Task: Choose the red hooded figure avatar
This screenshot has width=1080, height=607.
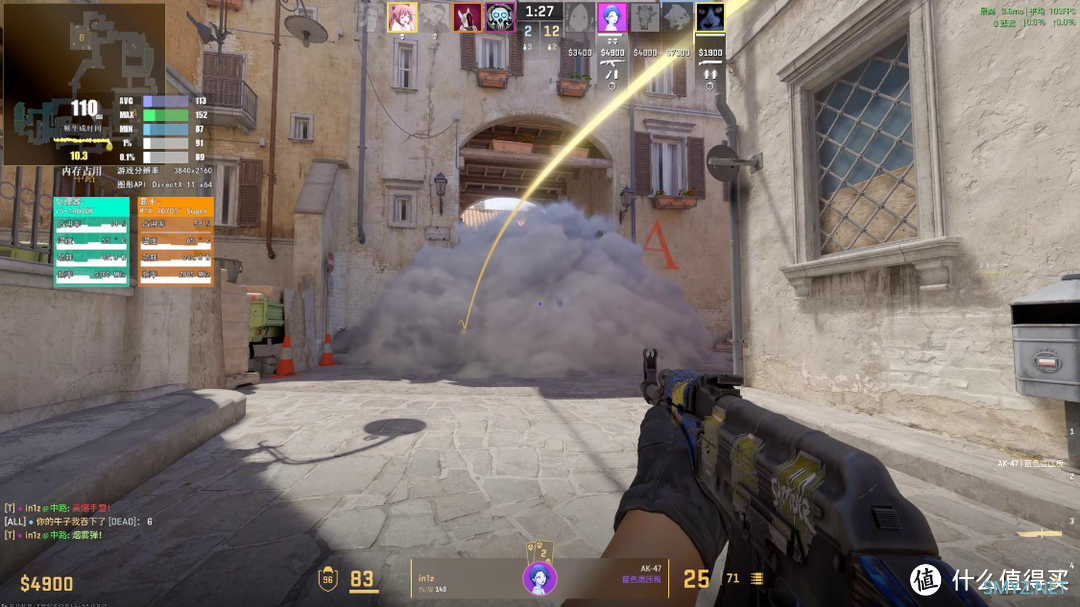Action: (x=467, y=17)
